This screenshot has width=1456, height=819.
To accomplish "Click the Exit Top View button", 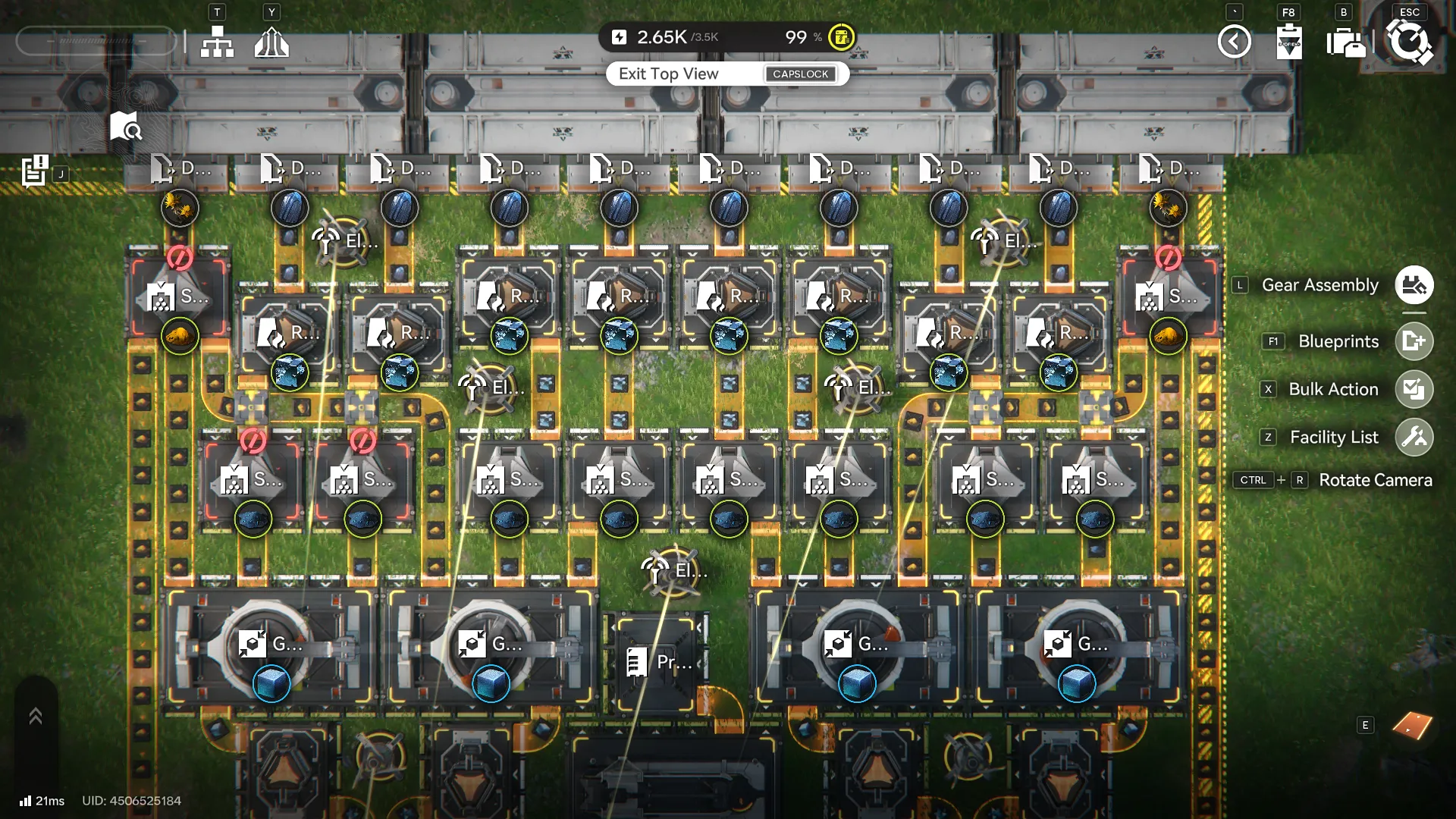I will click(x=667, y=74).
